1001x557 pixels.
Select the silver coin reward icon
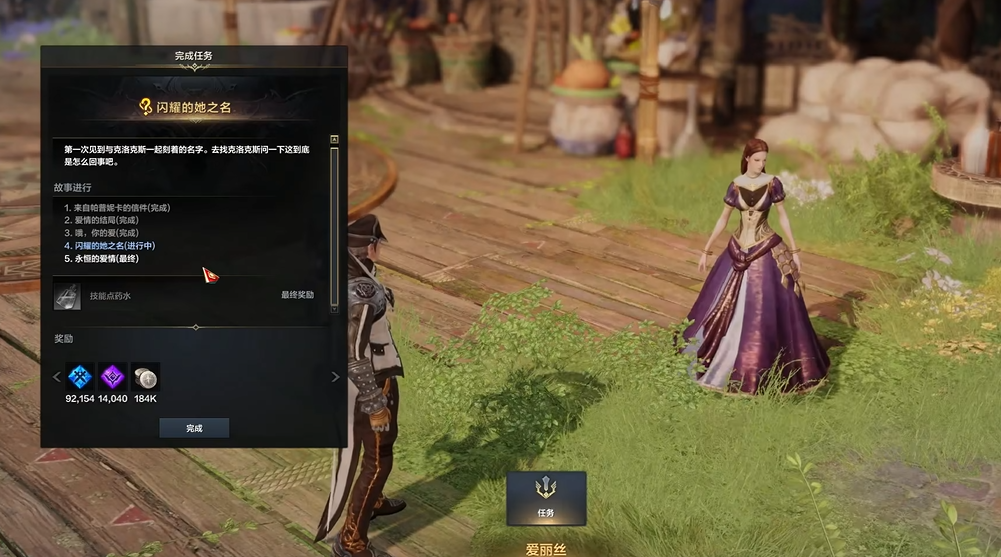[x=145, y=377]
